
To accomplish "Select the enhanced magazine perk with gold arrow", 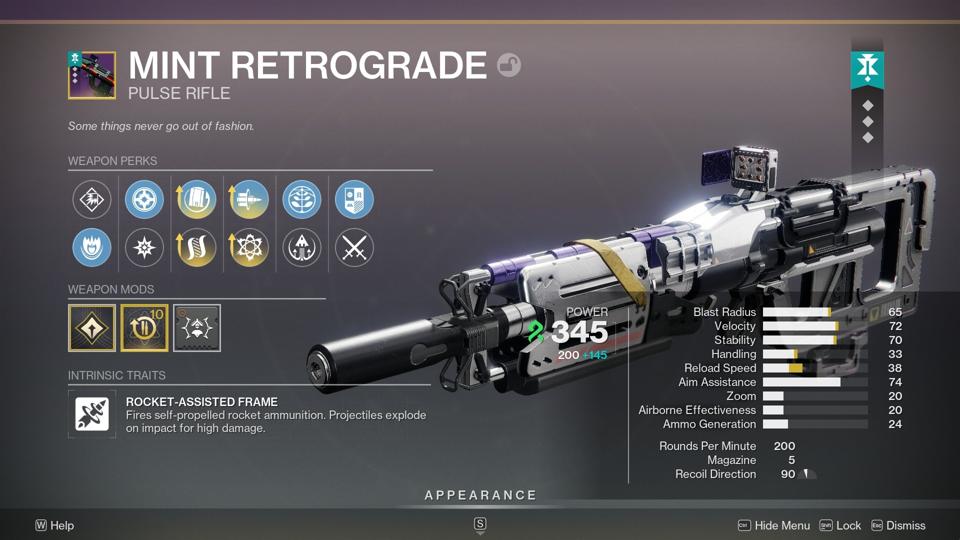I will 197,200.
